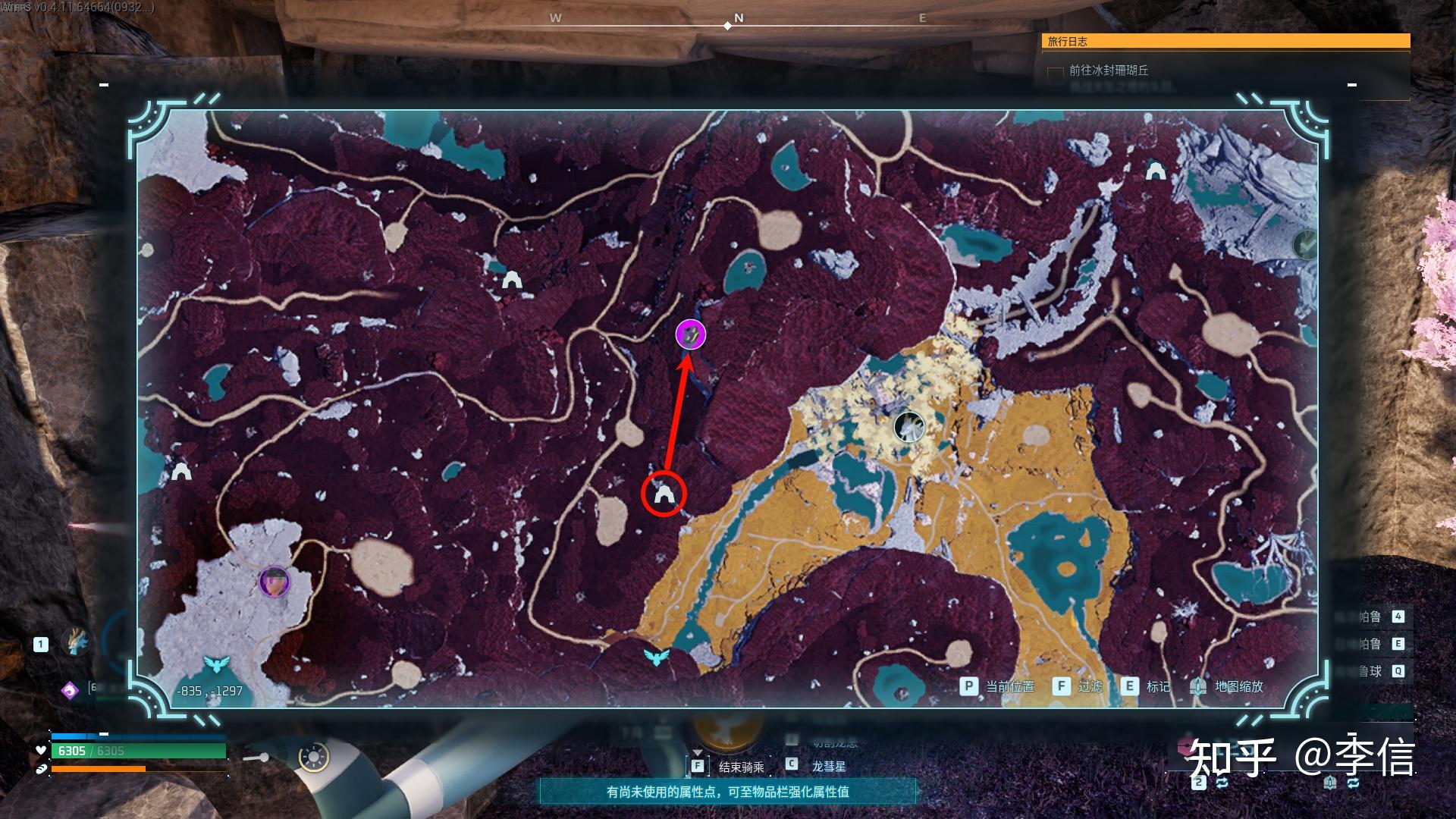
Task: Pick the eagle fast-travel statue beside the coordinates readout
Action: tap(217, 665)
